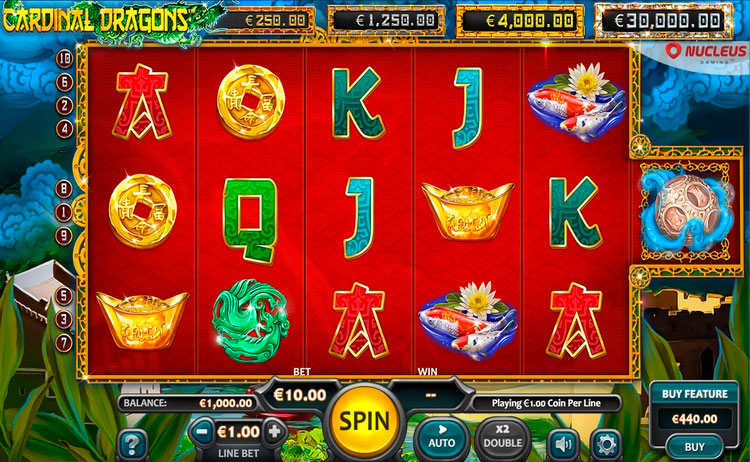
Task: Select payline number 10 marker
Action: [64, 60]
